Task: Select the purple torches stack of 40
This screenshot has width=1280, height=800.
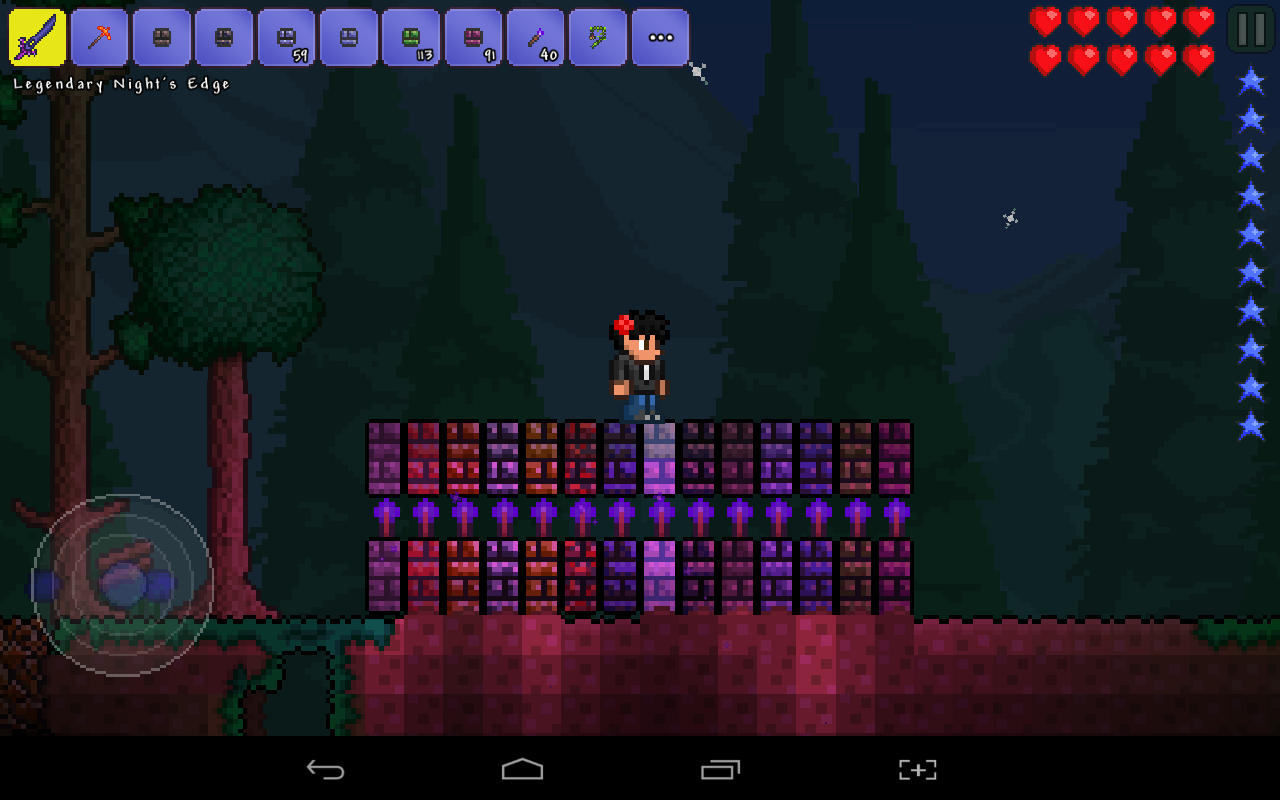Action: (534, 36)
